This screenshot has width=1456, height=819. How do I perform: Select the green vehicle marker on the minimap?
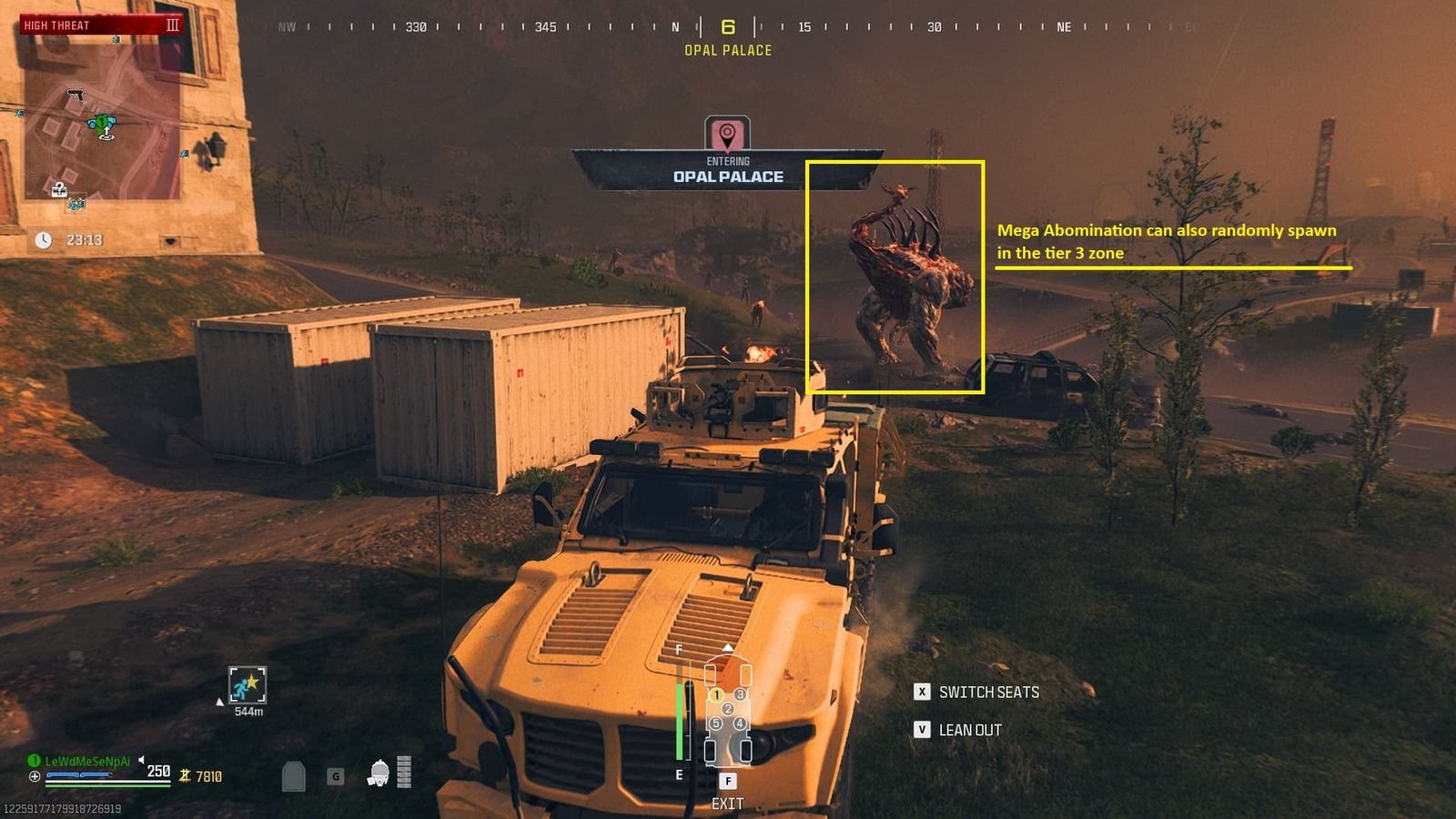tap(102, 120)
